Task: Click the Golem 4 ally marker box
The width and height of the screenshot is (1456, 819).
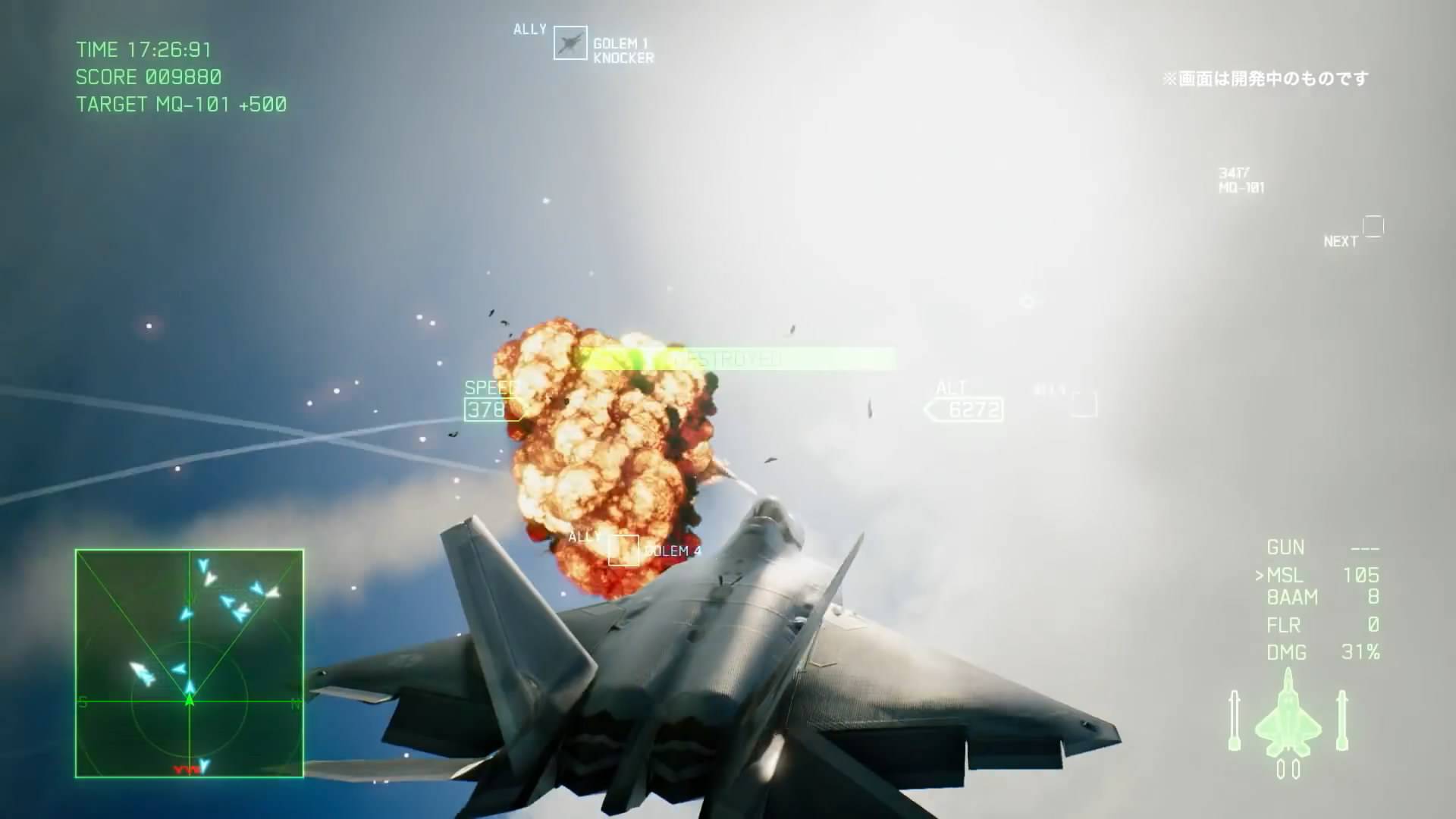Action: (623, 551)
